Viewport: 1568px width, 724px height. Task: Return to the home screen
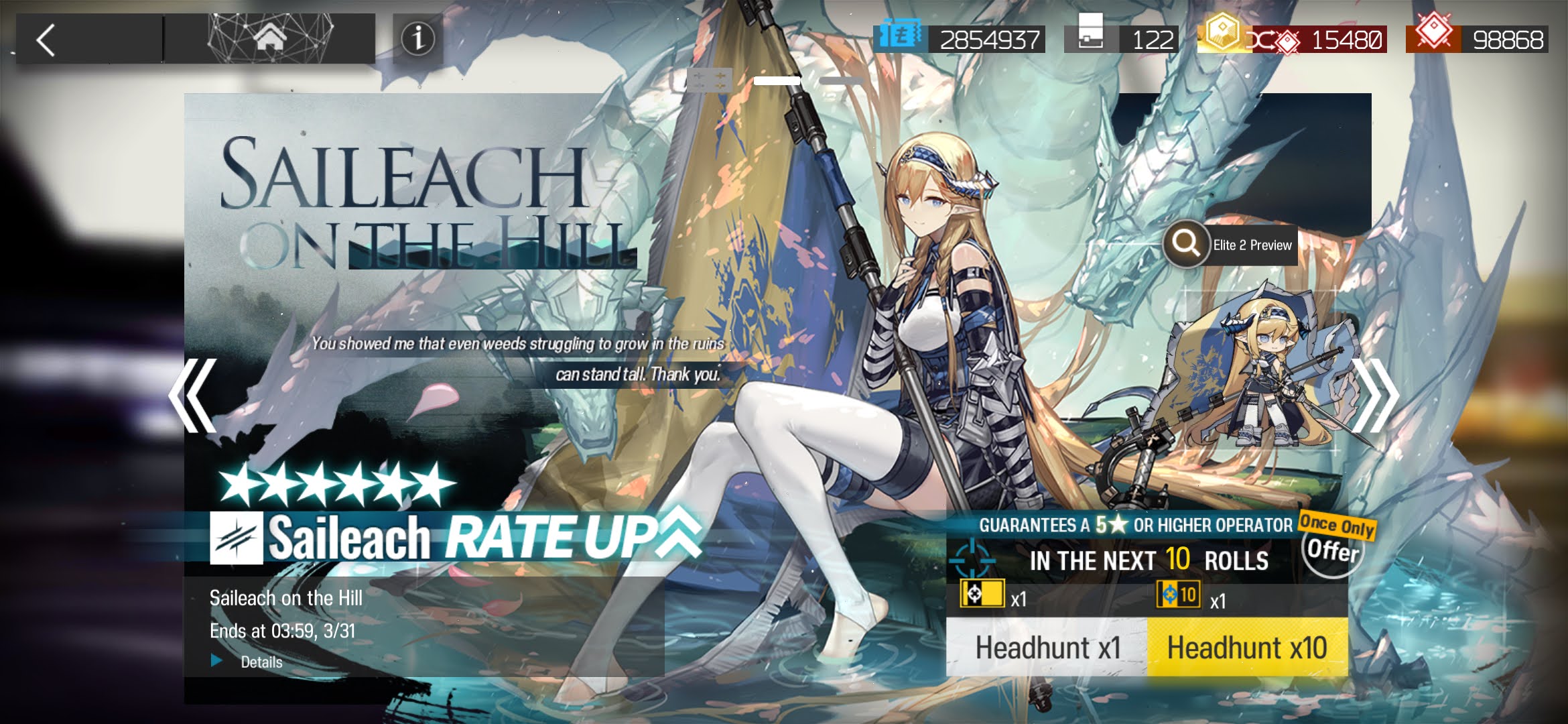269,39
